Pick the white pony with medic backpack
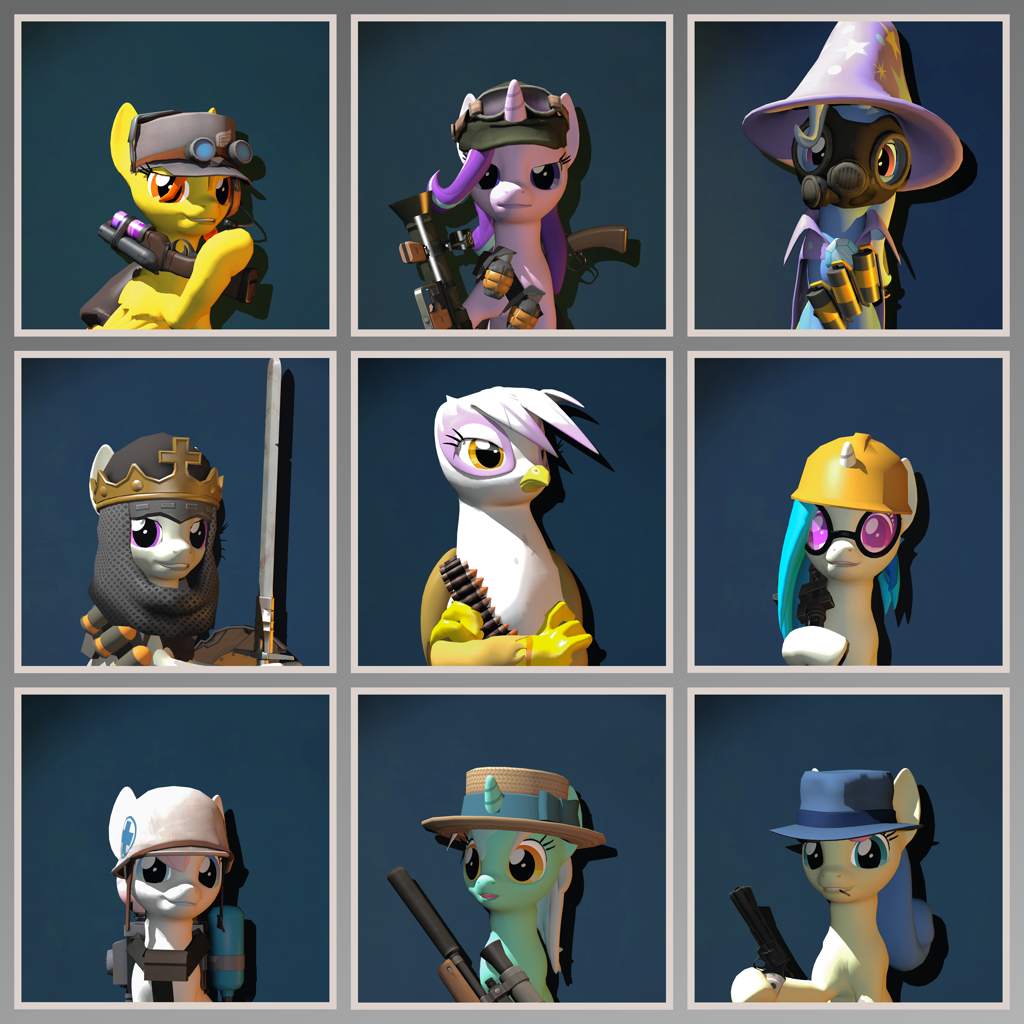Viewport: 1024px width, 1024px height. tap(175, 848)
